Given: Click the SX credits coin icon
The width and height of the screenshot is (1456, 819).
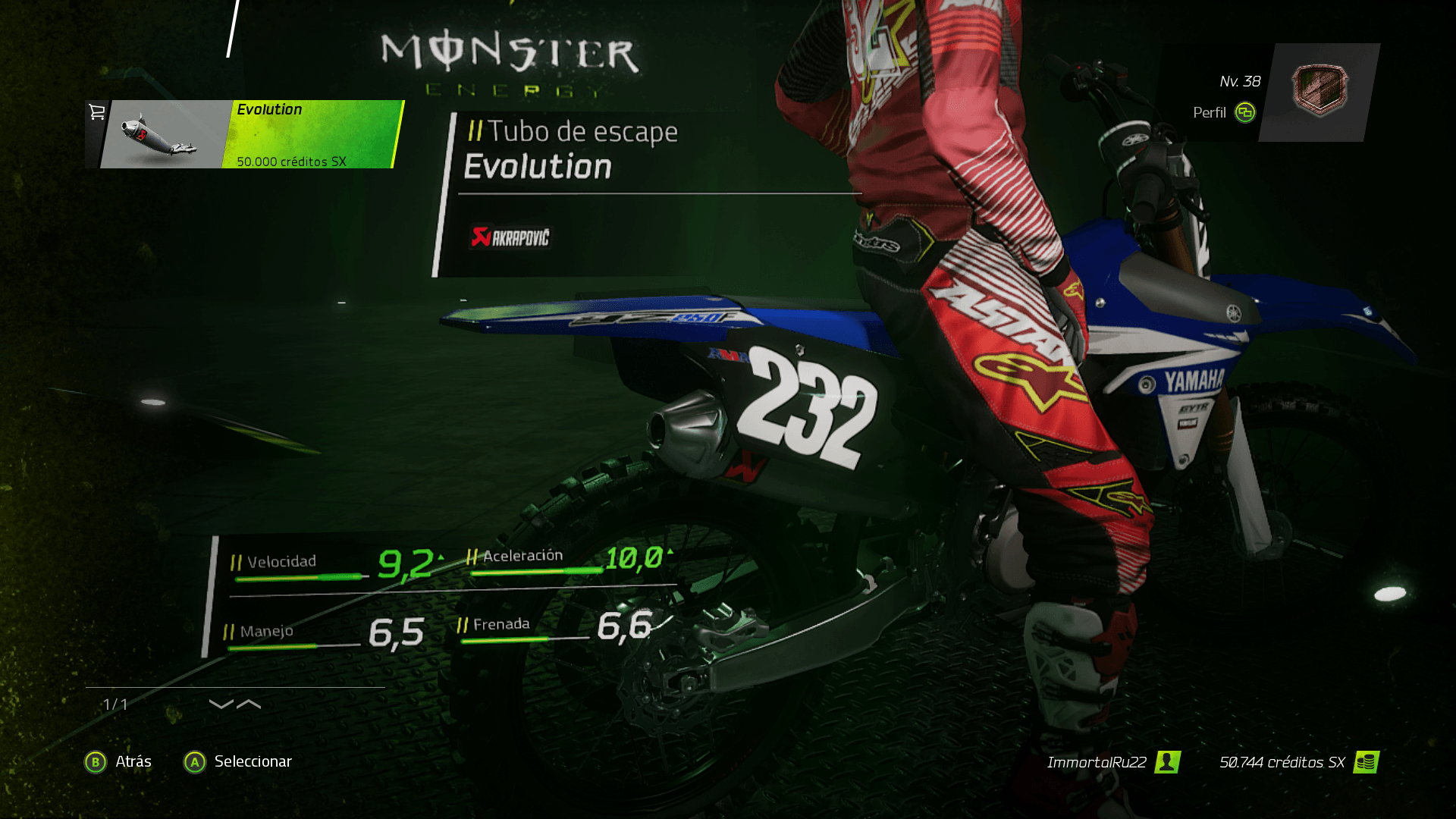Looking at the screenshot, I should point(1366,762).
